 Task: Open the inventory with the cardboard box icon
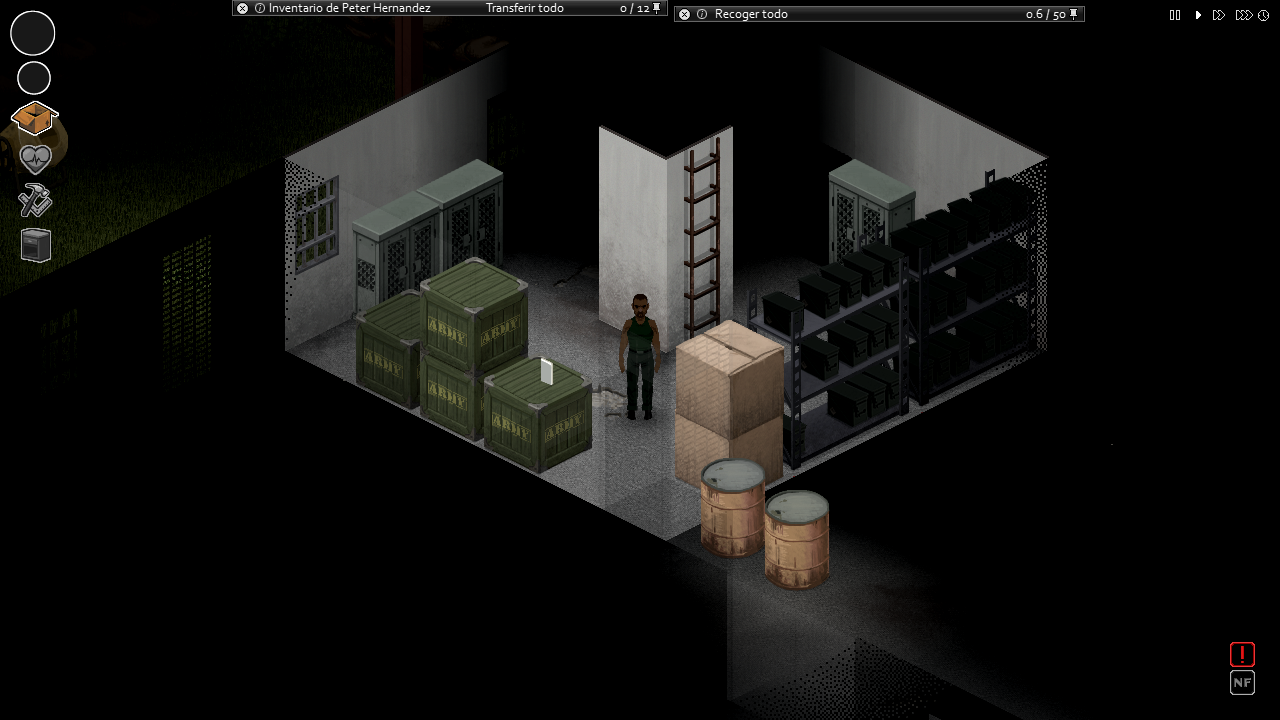tap(34, 119)
